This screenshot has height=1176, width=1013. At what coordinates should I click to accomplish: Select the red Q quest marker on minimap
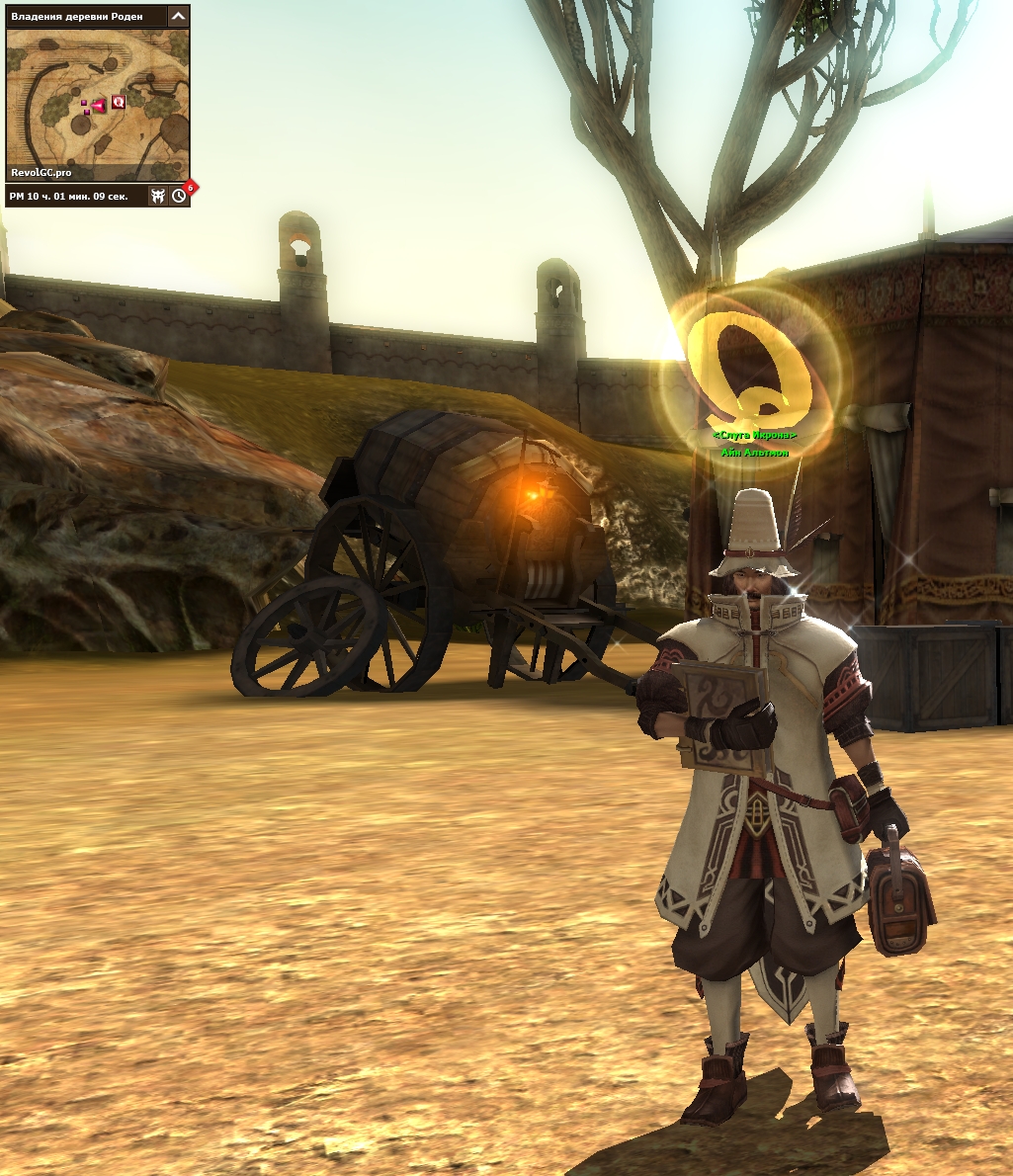(x=119, y=101)
